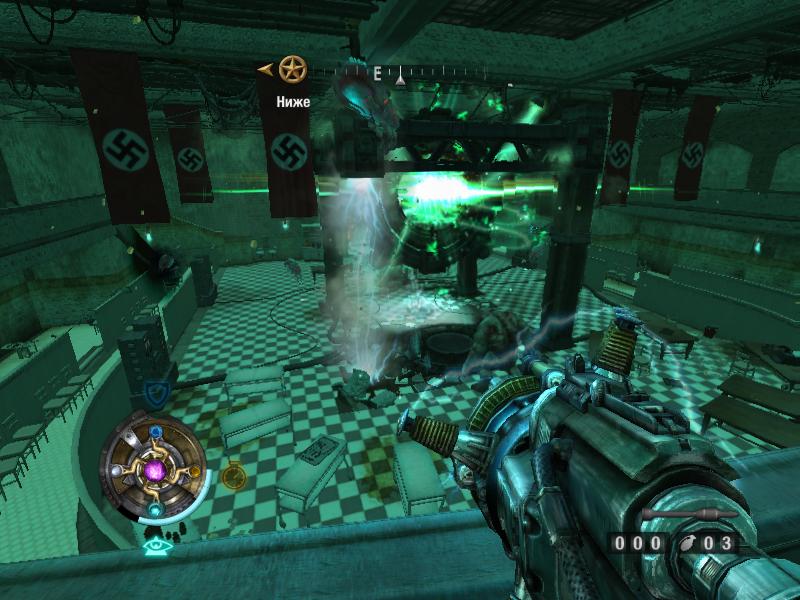
Task: Click the gold star objective marker
Action: coord(291,69)
